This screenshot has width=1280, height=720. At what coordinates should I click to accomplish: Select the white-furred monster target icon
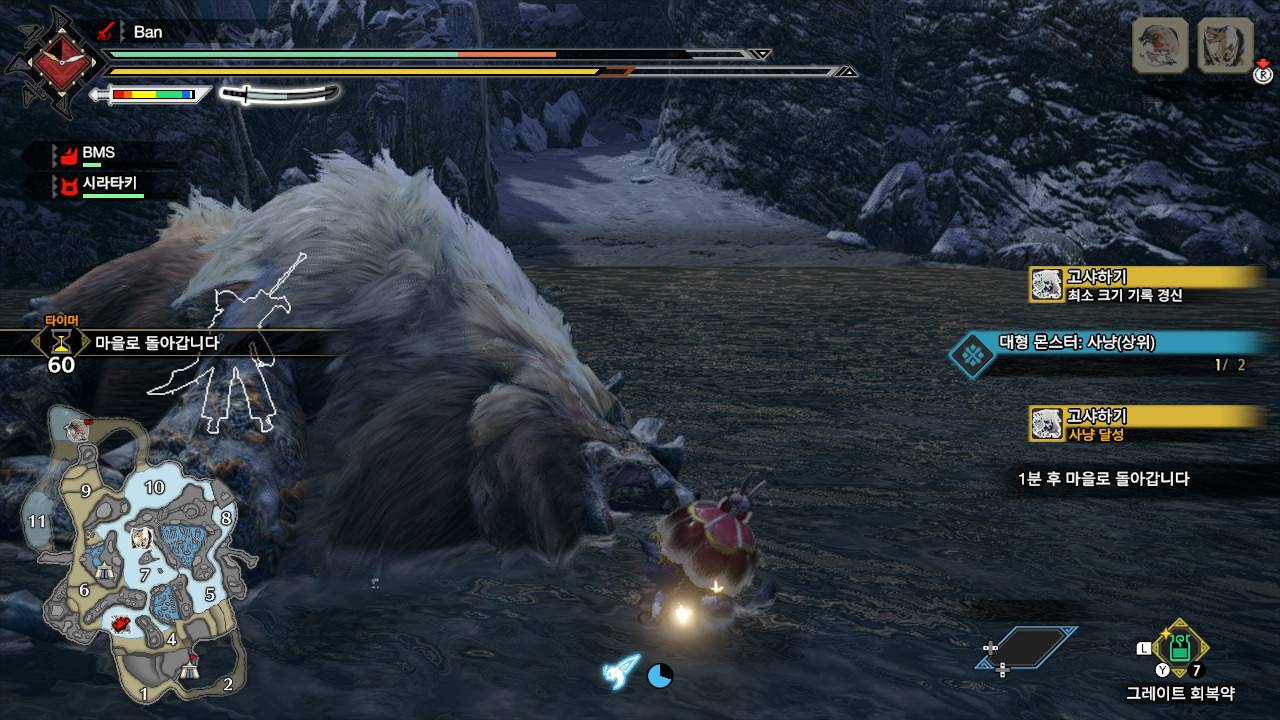click(1225, 45)
